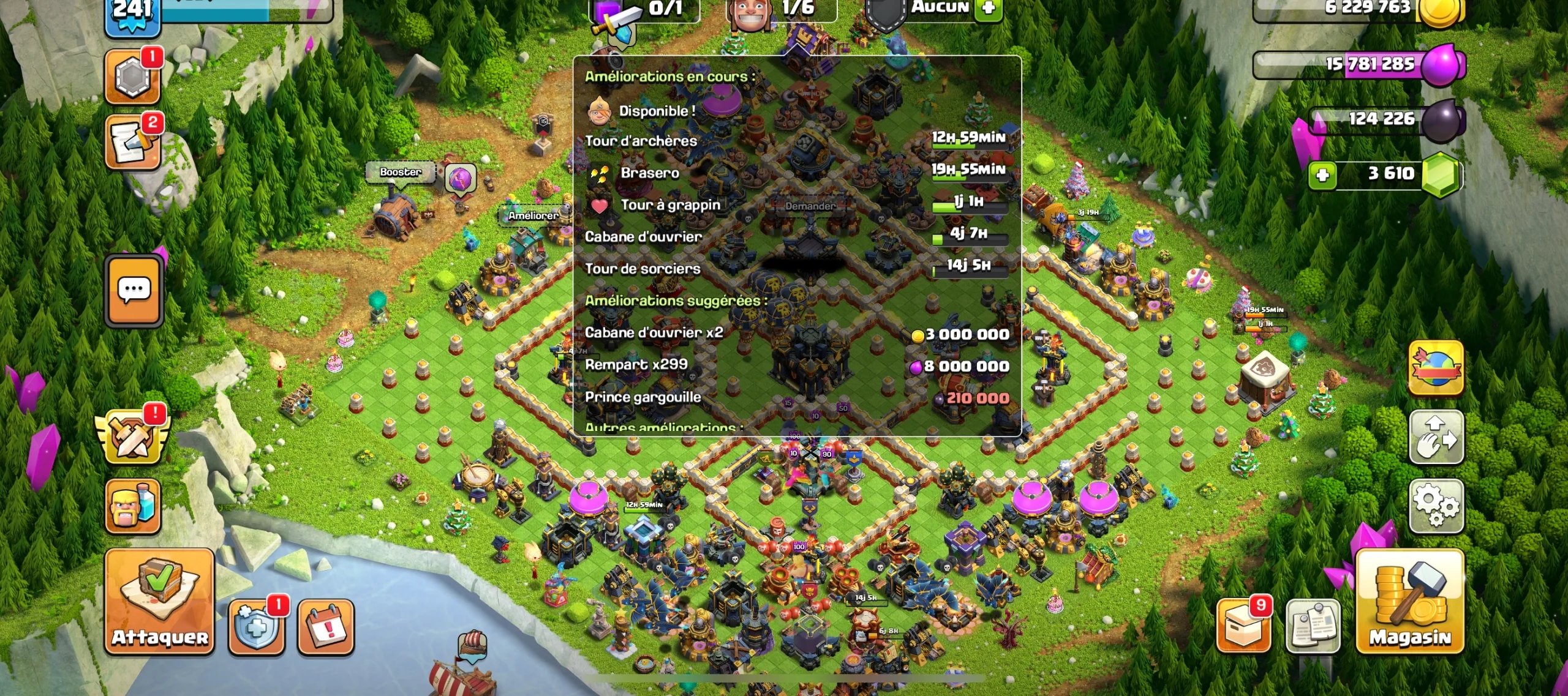Image resolution: width=1568 pixels, height=696 pixels.
Task: Open the shield boost icon with badge 1
Action: tap(257, 627)
